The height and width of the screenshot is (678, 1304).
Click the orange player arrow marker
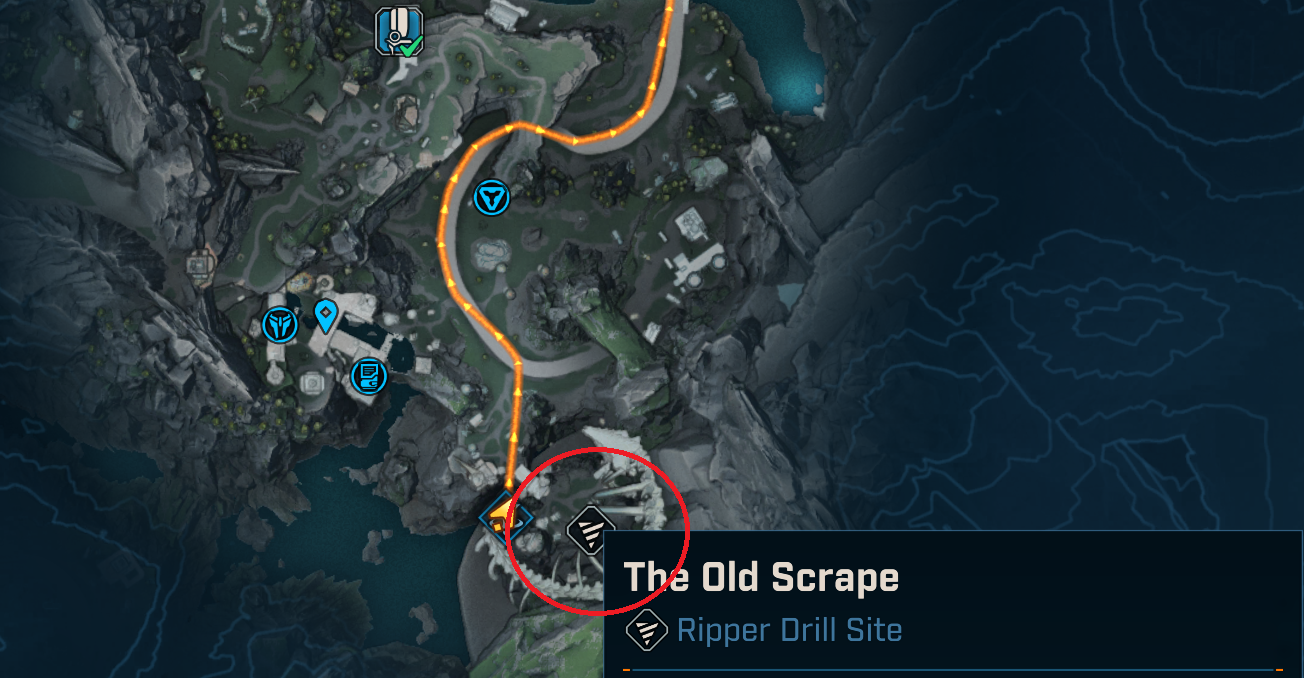point(500,516)
